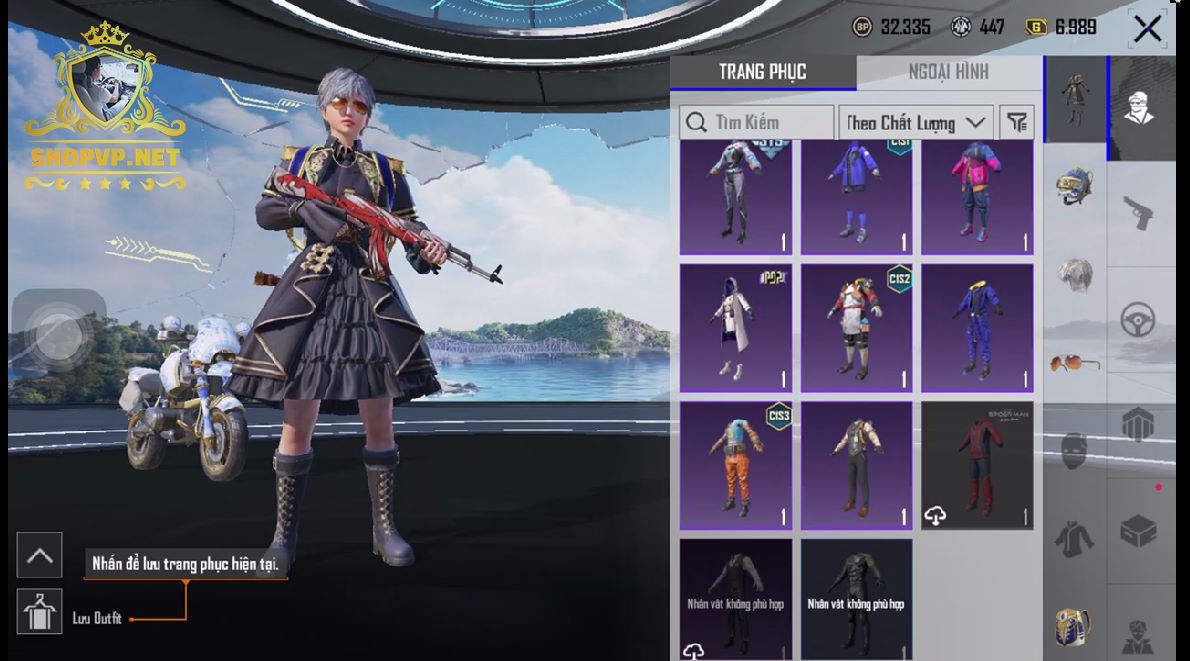
Task: Save the current look with Lưu Outfit
Action: [x=40, y=612]
